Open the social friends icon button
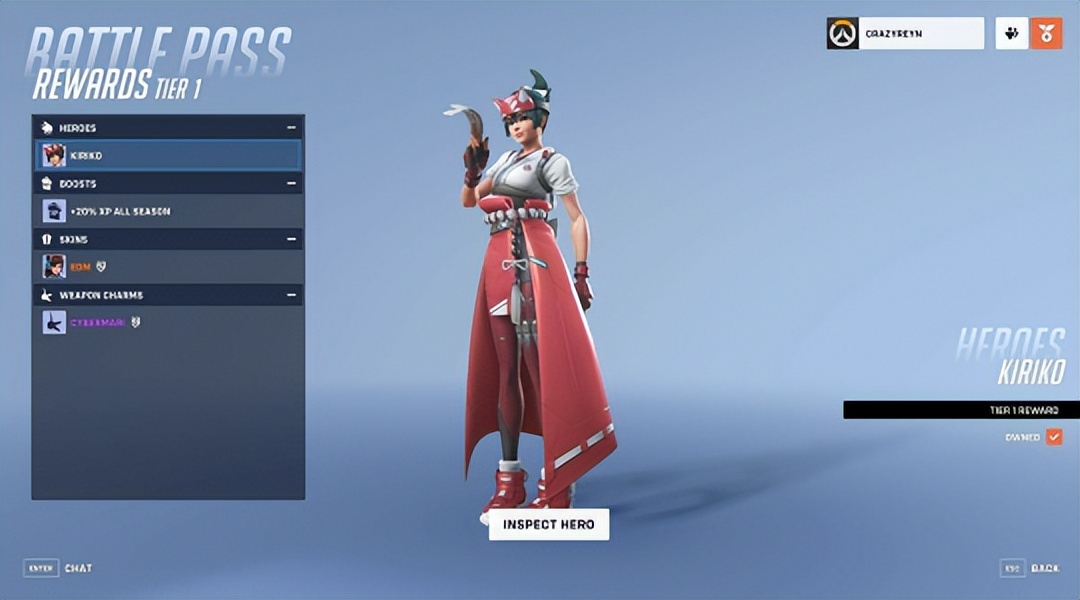The width and height of the screenshot is (1080, 600). [x=1012, y=33]
